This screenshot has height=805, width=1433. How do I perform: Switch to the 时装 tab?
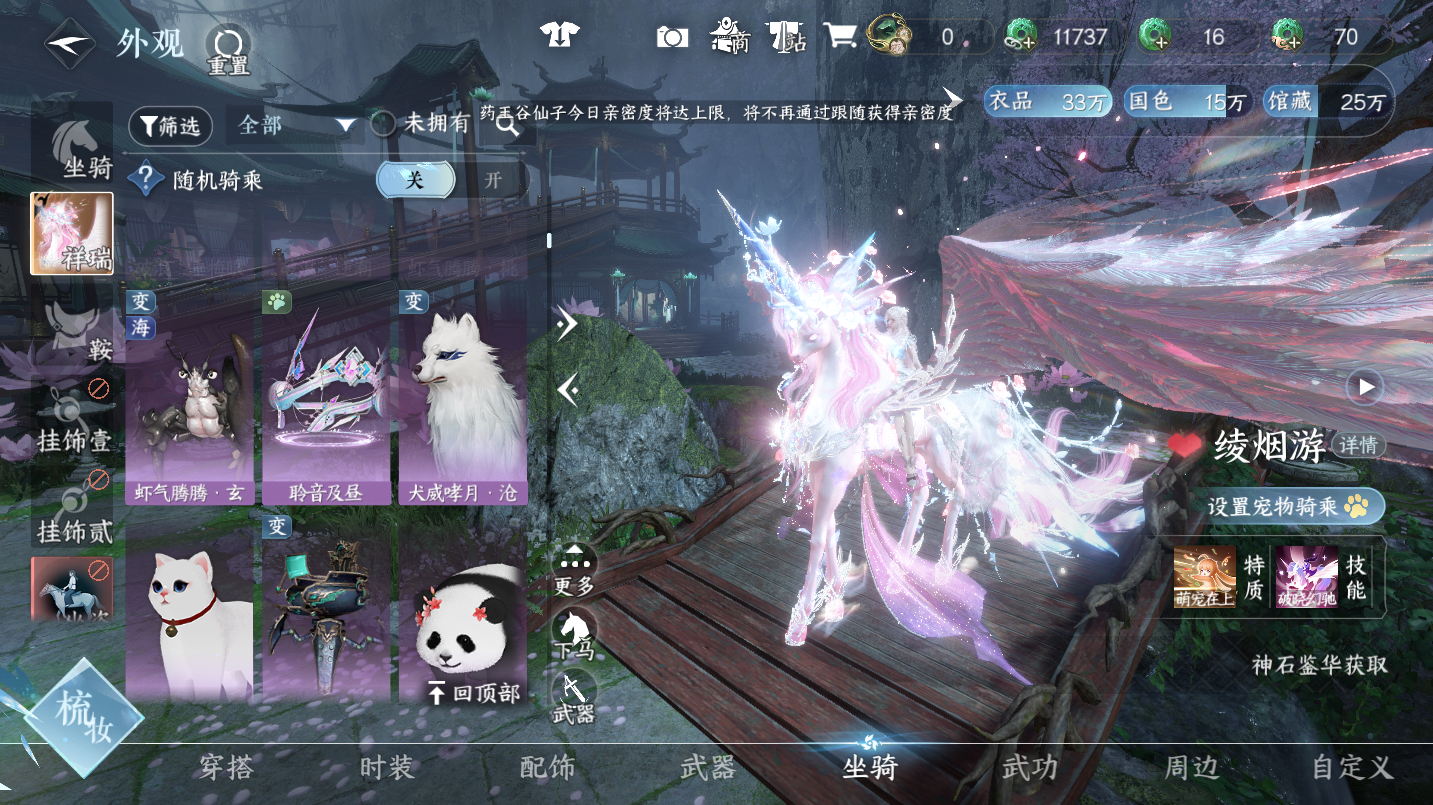(x=387, y=768)
